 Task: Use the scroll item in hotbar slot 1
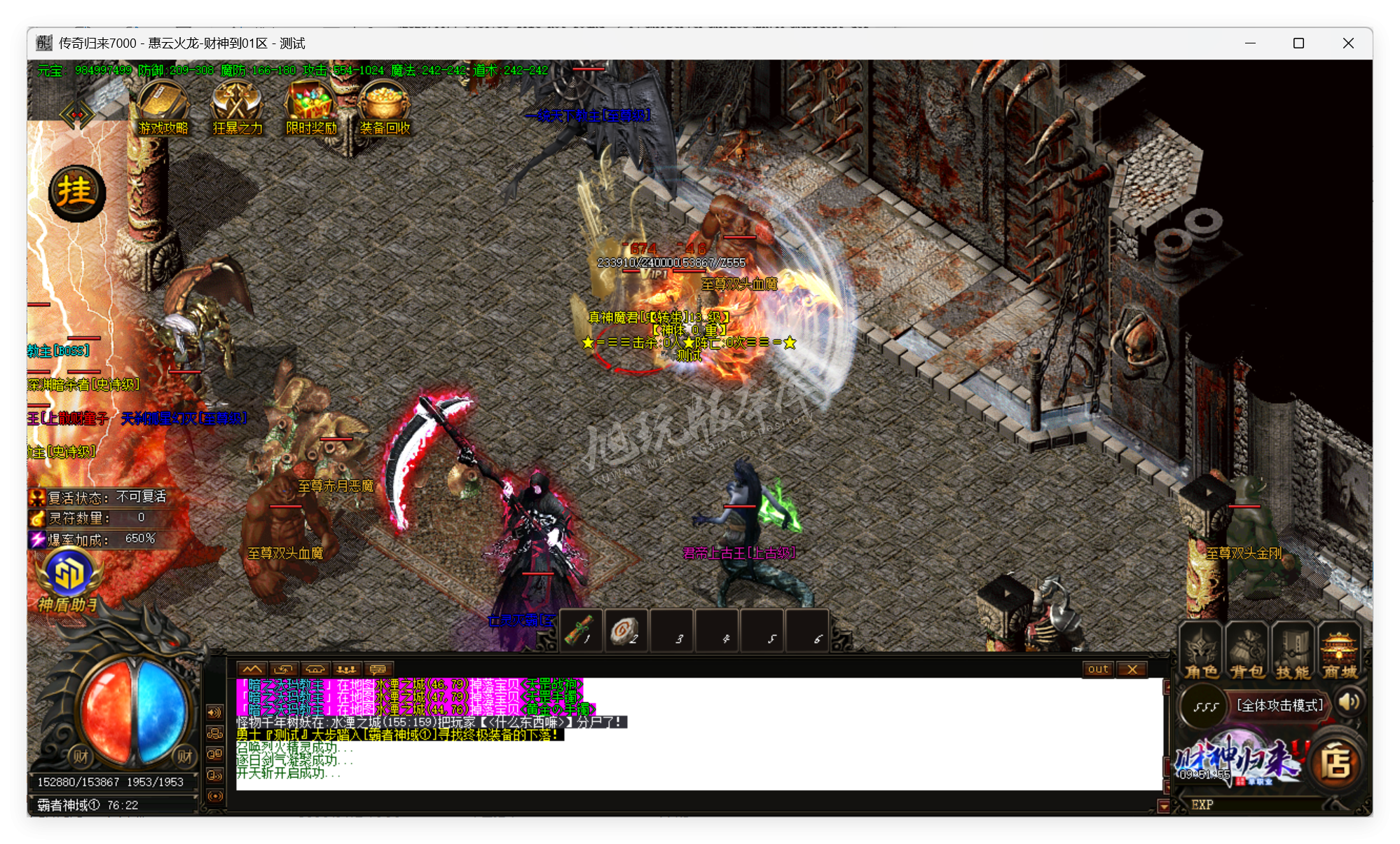pos(581,631)
